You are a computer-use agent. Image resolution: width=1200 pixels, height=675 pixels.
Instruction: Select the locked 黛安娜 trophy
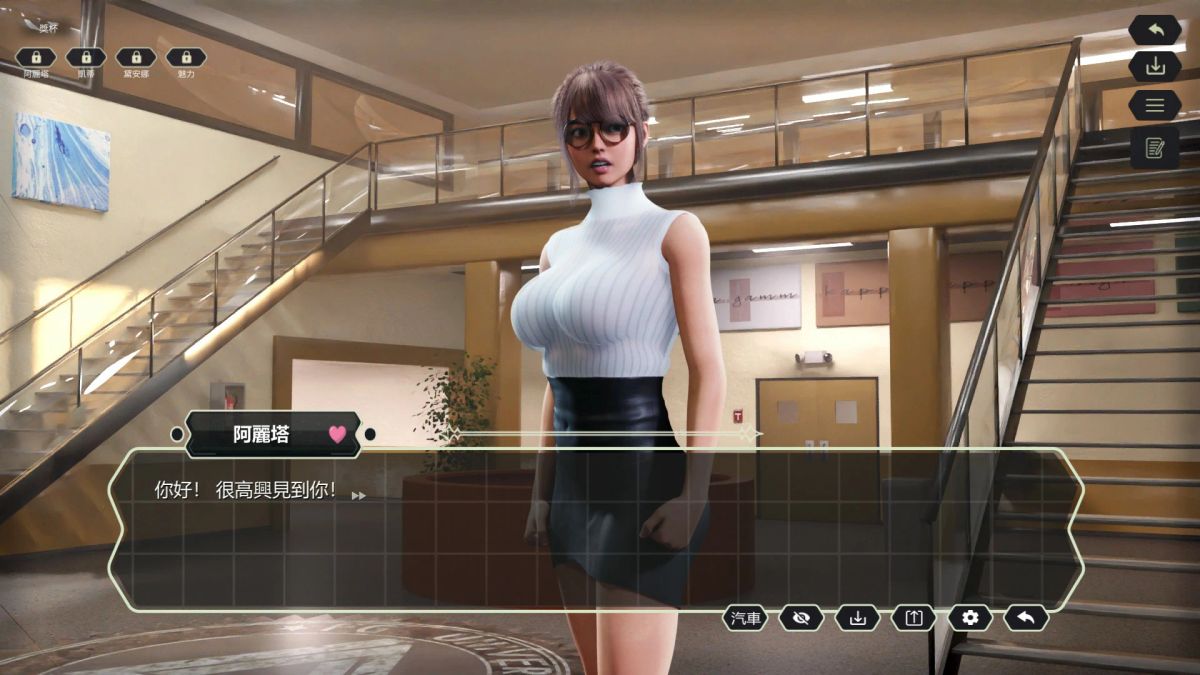(136, 58)
